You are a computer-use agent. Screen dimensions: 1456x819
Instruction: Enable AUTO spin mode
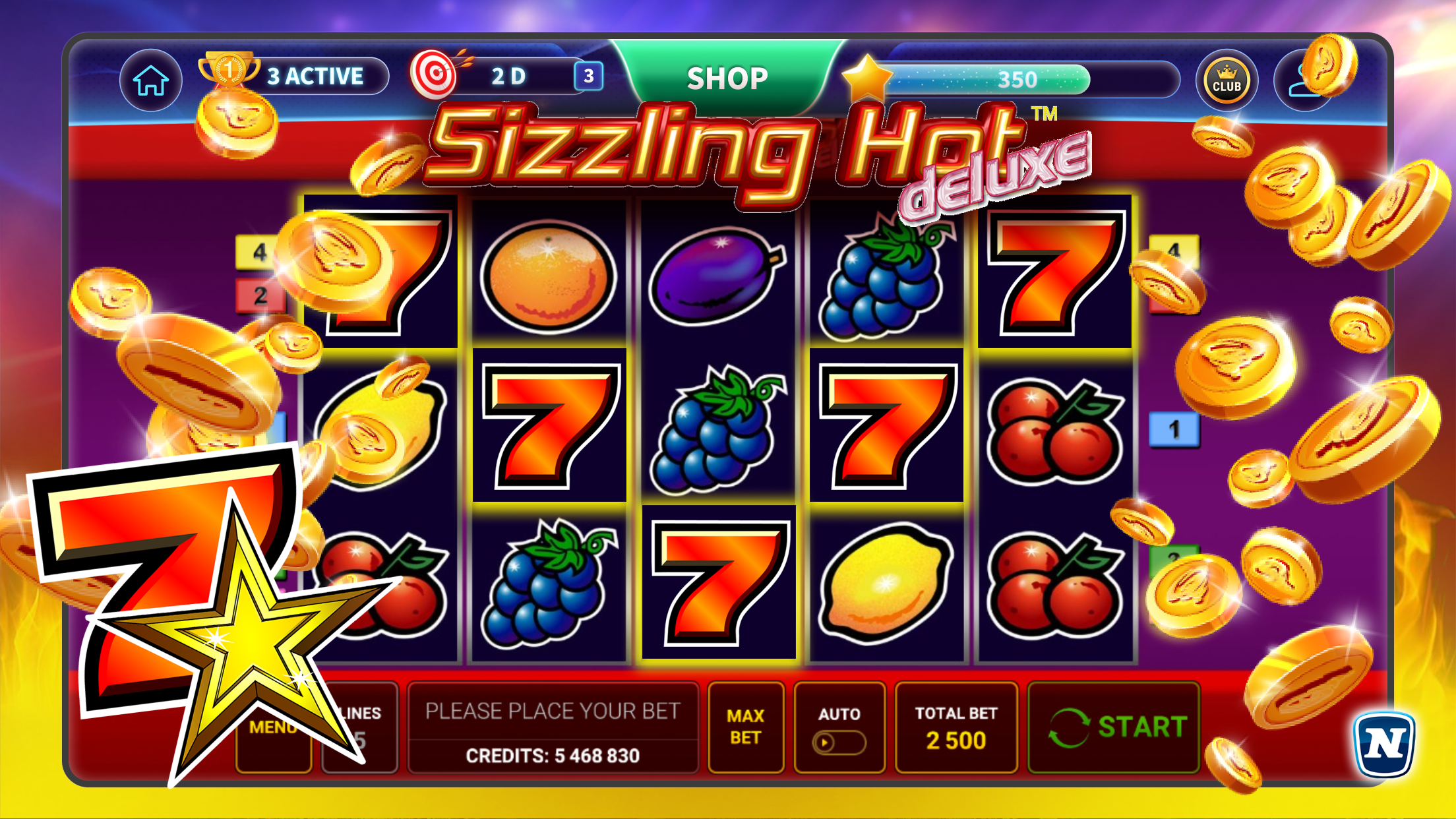coord(839,725)
